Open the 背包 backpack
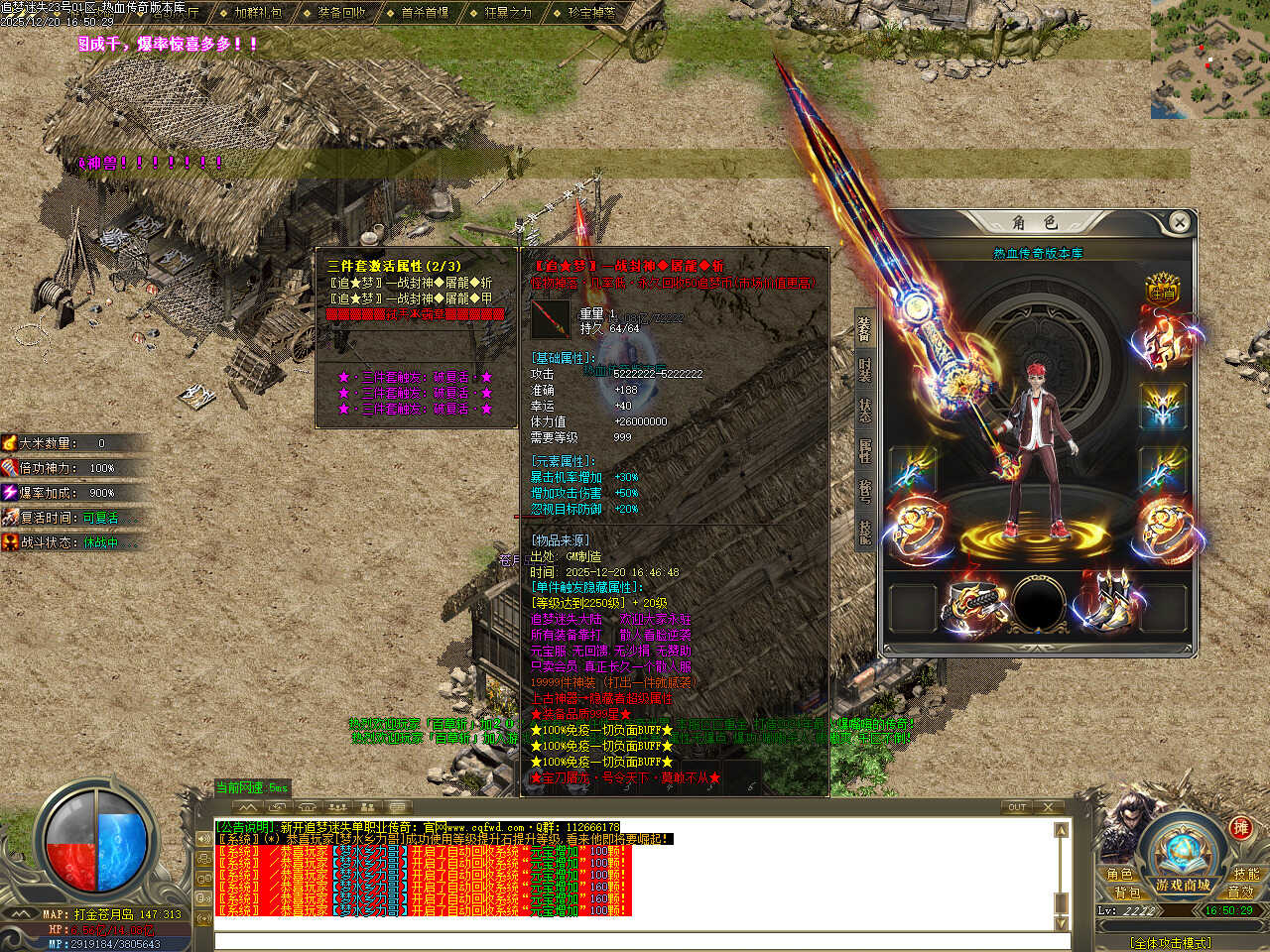The image size is (1270, 952). coord(1126,892)
